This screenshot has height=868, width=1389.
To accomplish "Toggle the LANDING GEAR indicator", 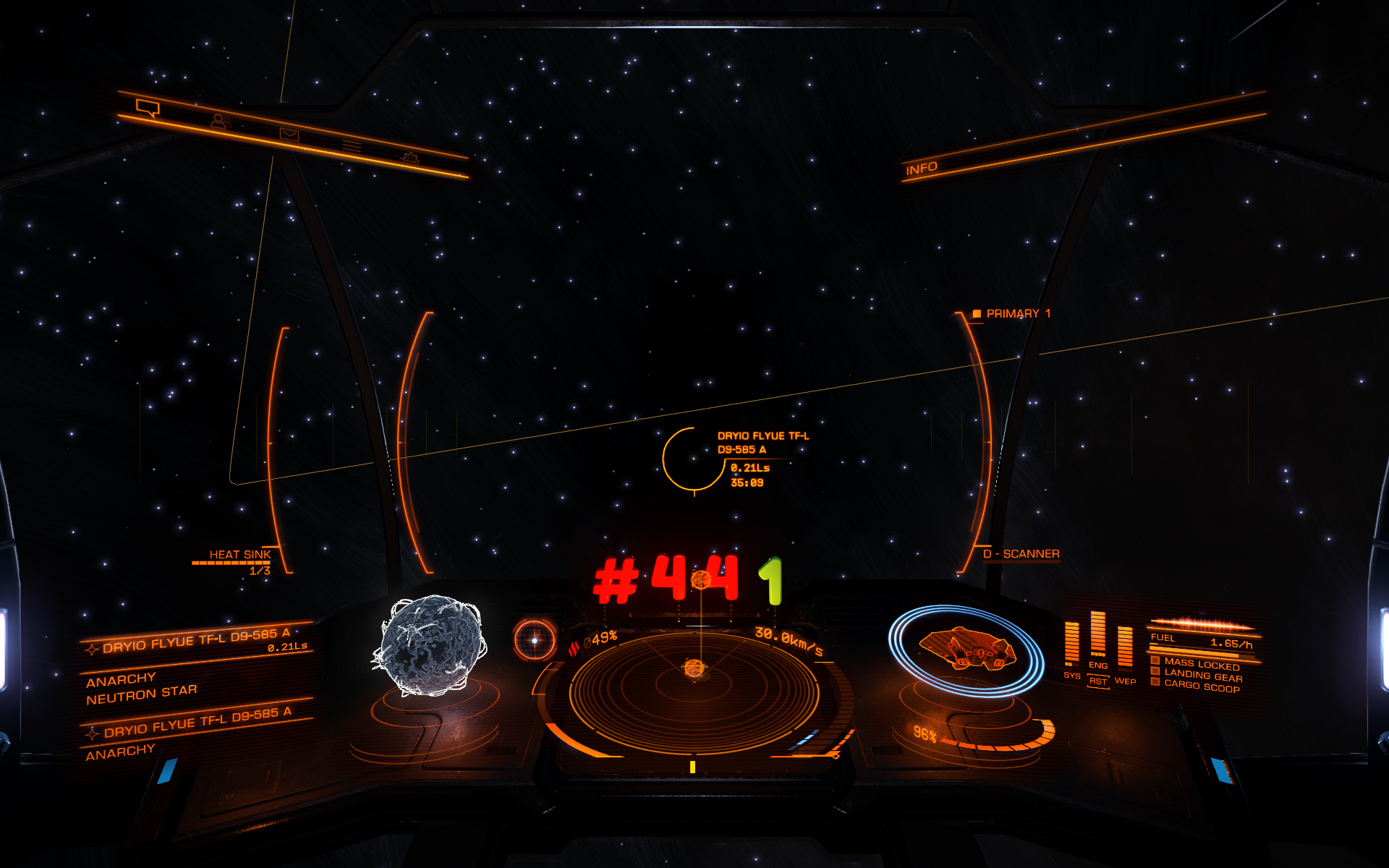I will [x=1202, y=676].
